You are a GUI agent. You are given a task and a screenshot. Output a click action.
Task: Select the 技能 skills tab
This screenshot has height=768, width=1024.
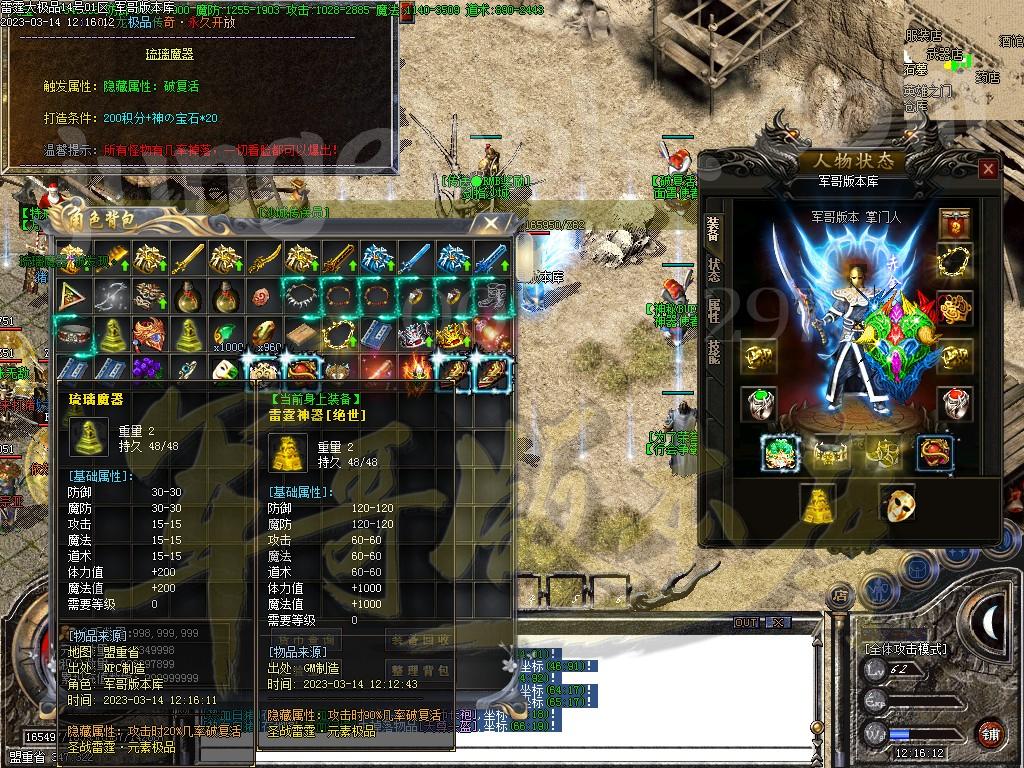click(714, 352)
